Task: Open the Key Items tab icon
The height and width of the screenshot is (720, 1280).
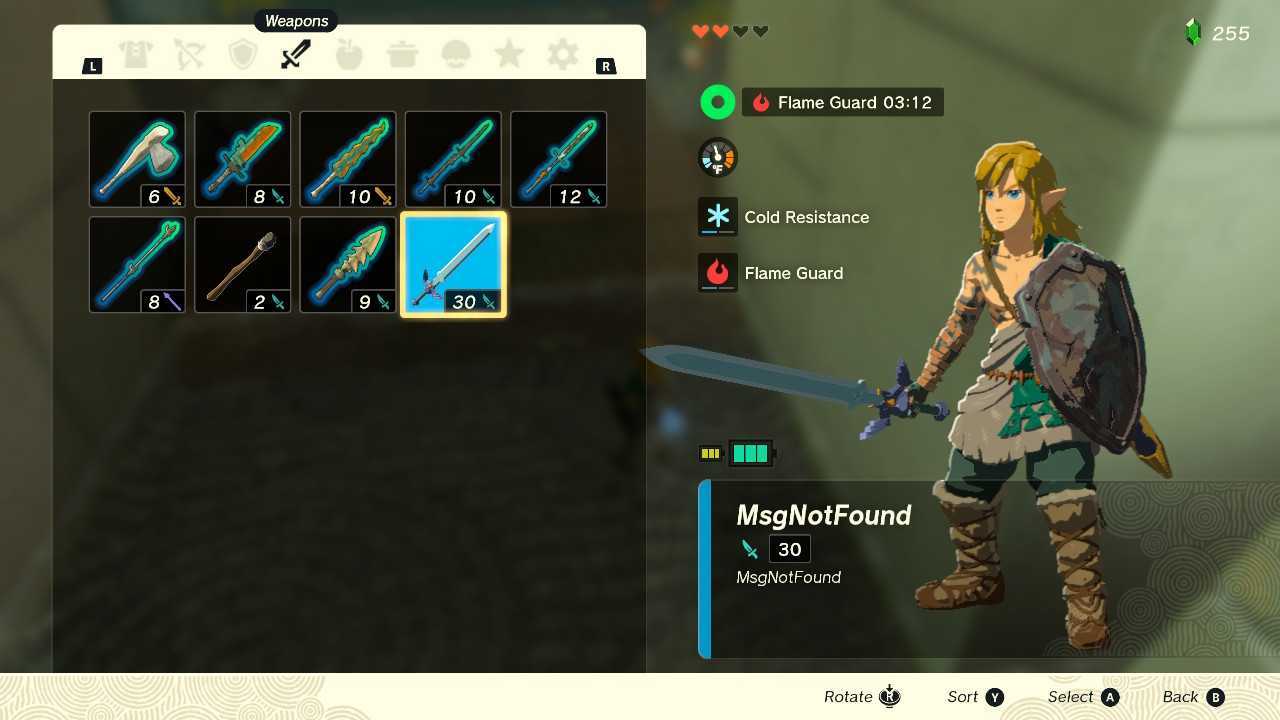Action: [455, 54]
